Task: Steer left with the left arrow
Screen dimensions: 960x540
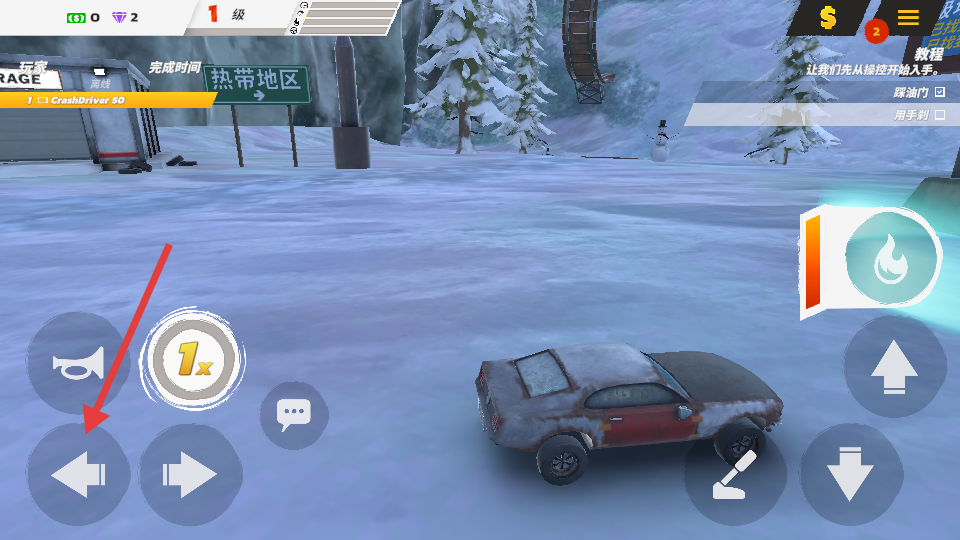Action: (x=78, y=475)
